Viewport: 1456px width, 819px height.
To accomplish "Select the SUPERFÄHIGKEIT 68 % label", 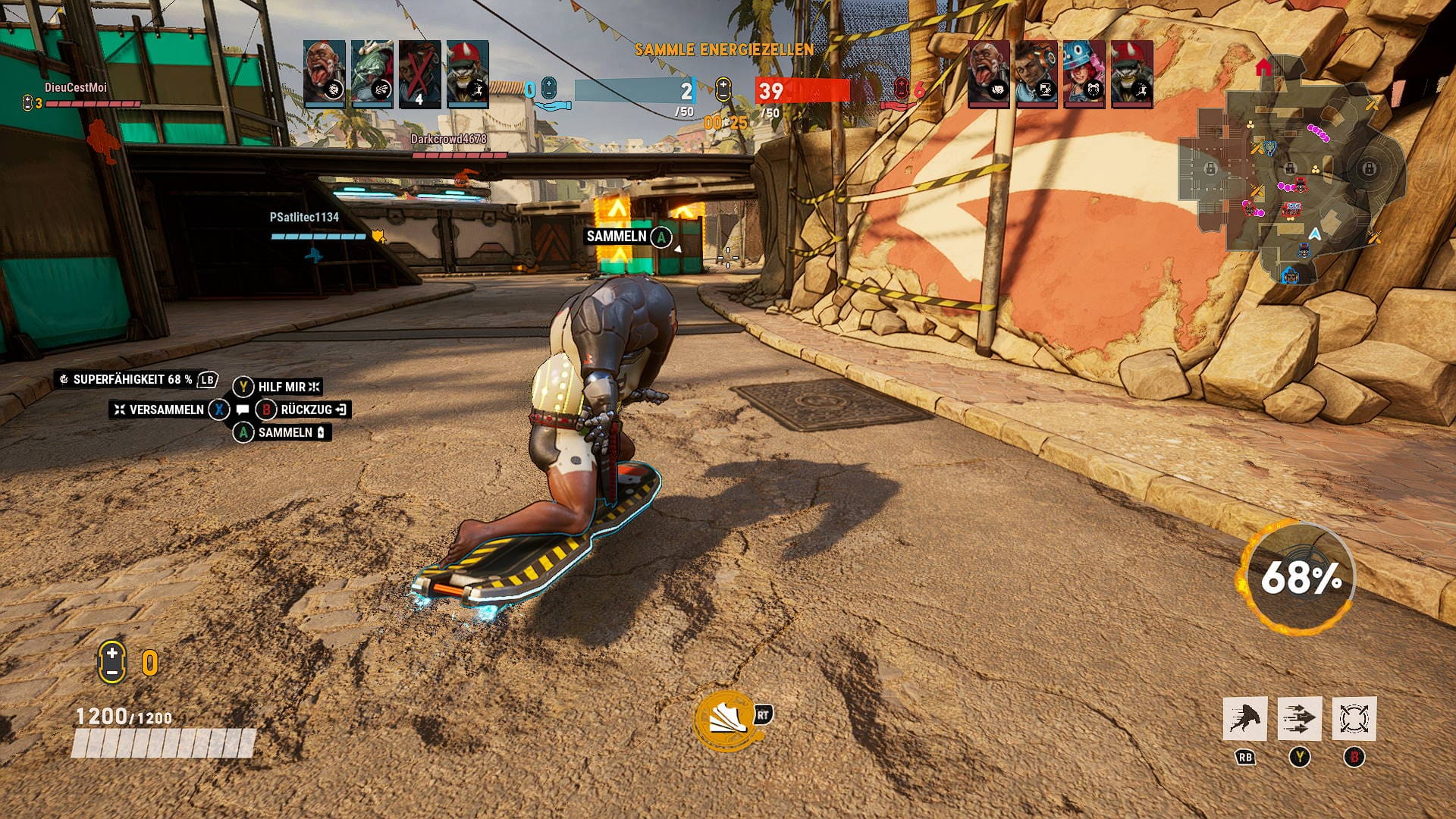I will (x=132, y=379).
